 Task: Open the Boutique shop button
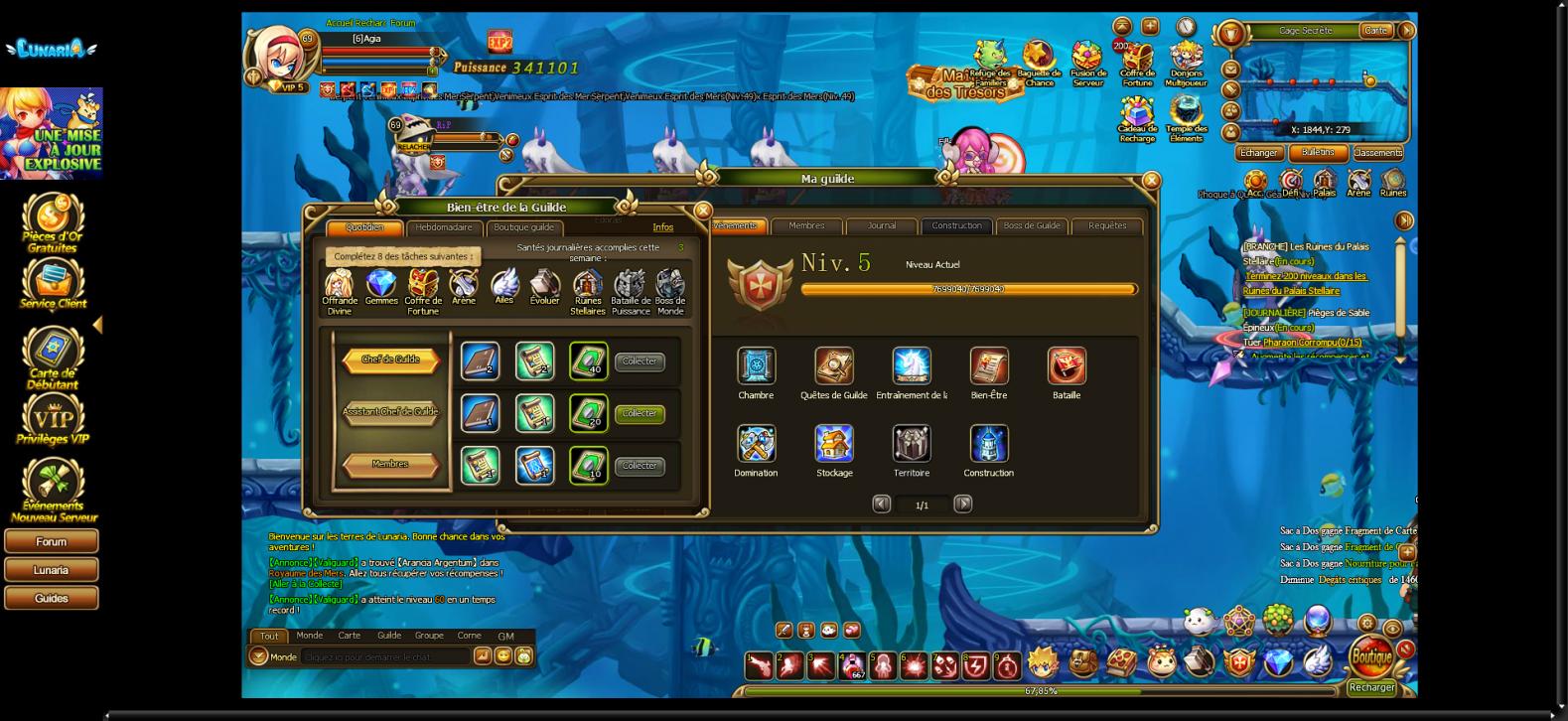(1371, 657)
